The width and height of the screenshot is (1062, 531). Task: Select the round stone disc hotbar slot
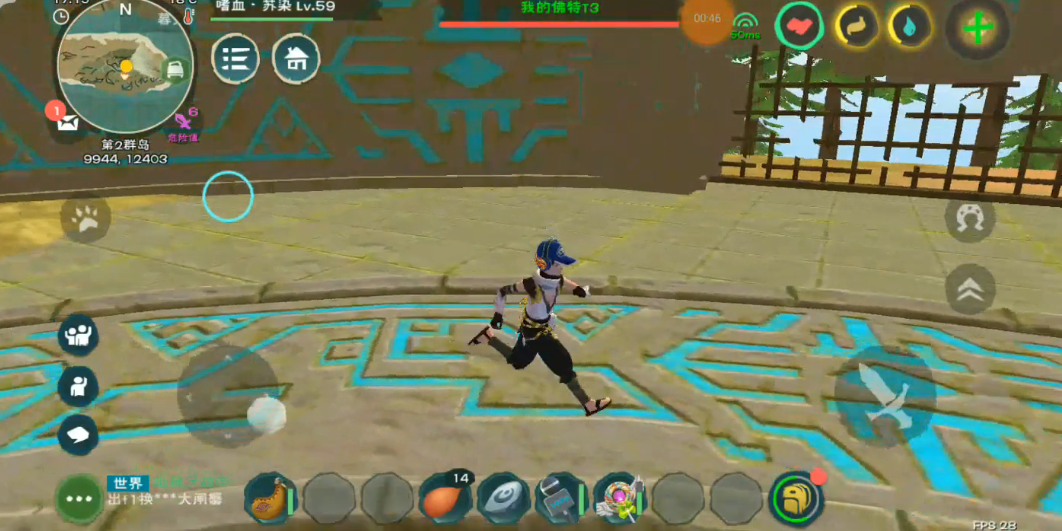503,497
